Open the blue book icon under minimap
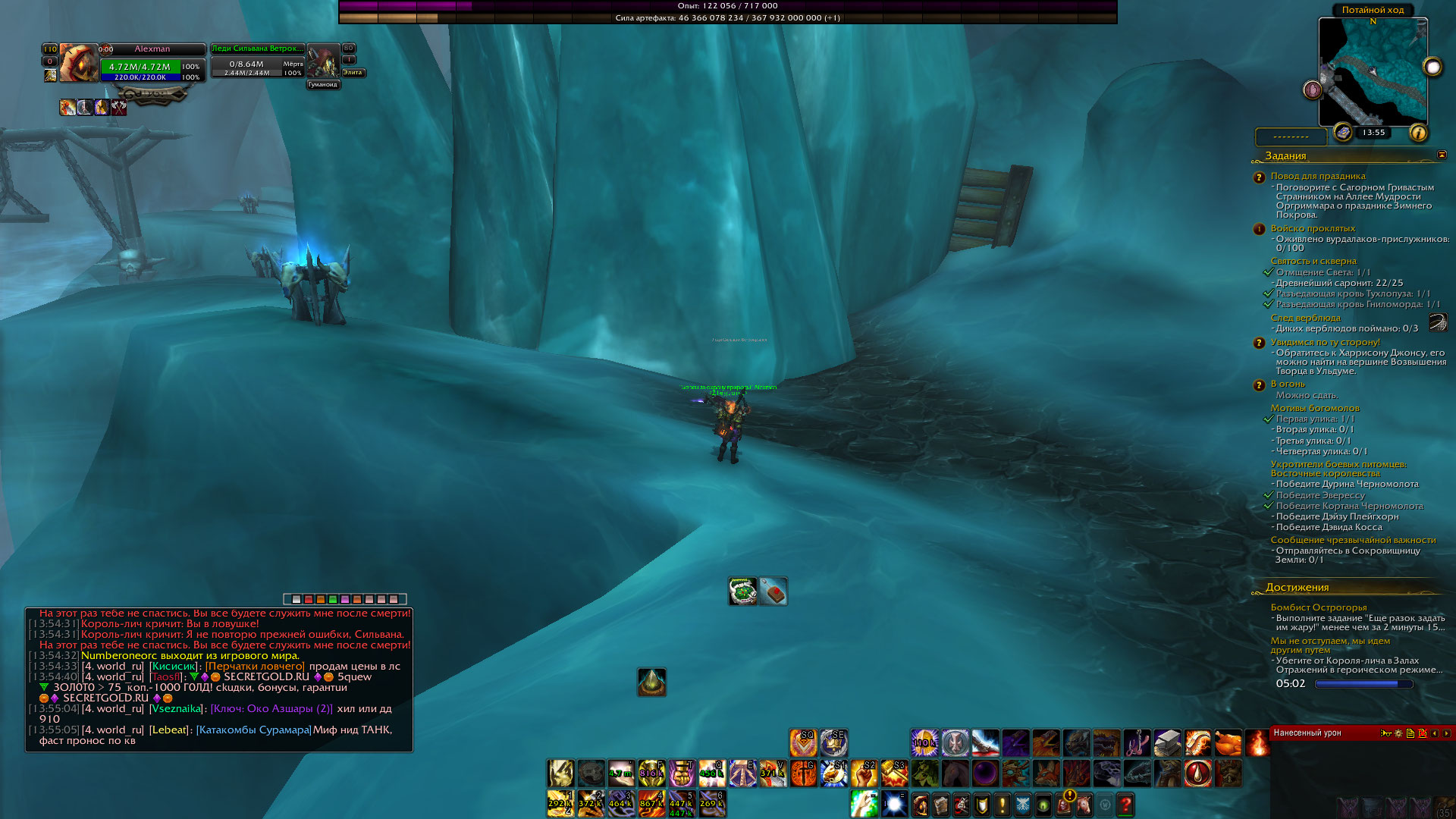Viewport: 1456px width, 819px height. 1343,133
